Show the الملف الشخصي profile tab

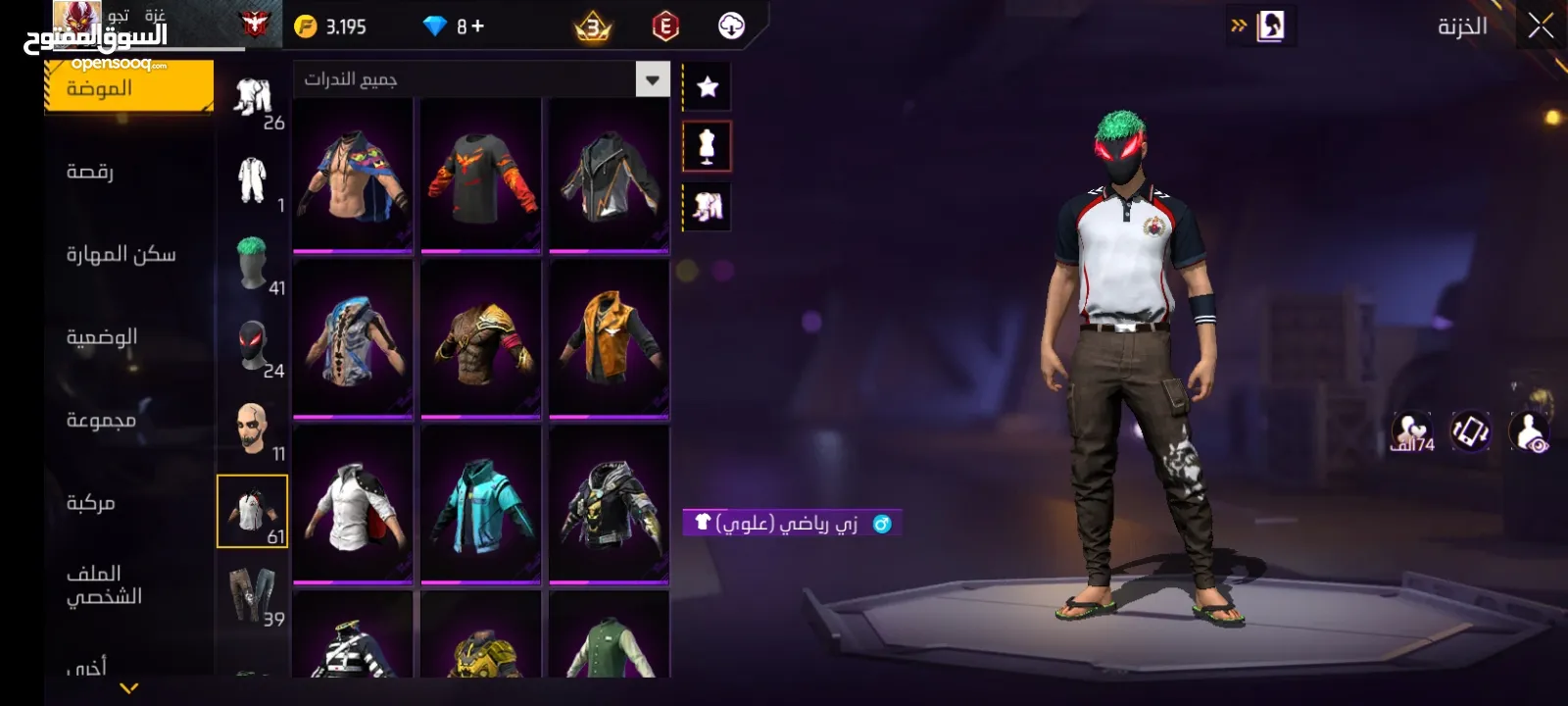(x=104, y=585)
